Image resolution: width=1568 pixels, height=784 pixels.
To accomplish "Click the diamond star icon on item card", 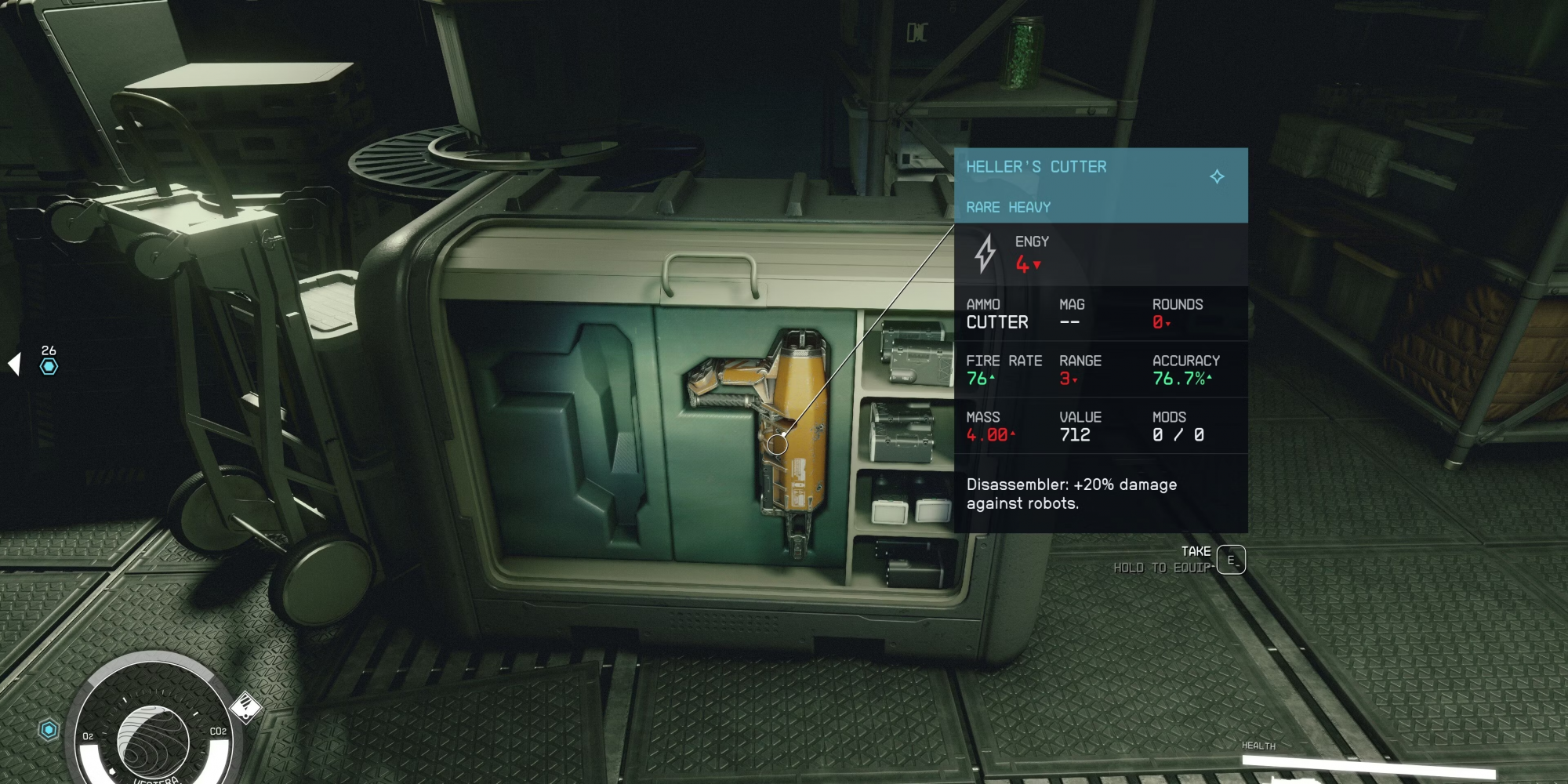I will (x=1217, y=176).
